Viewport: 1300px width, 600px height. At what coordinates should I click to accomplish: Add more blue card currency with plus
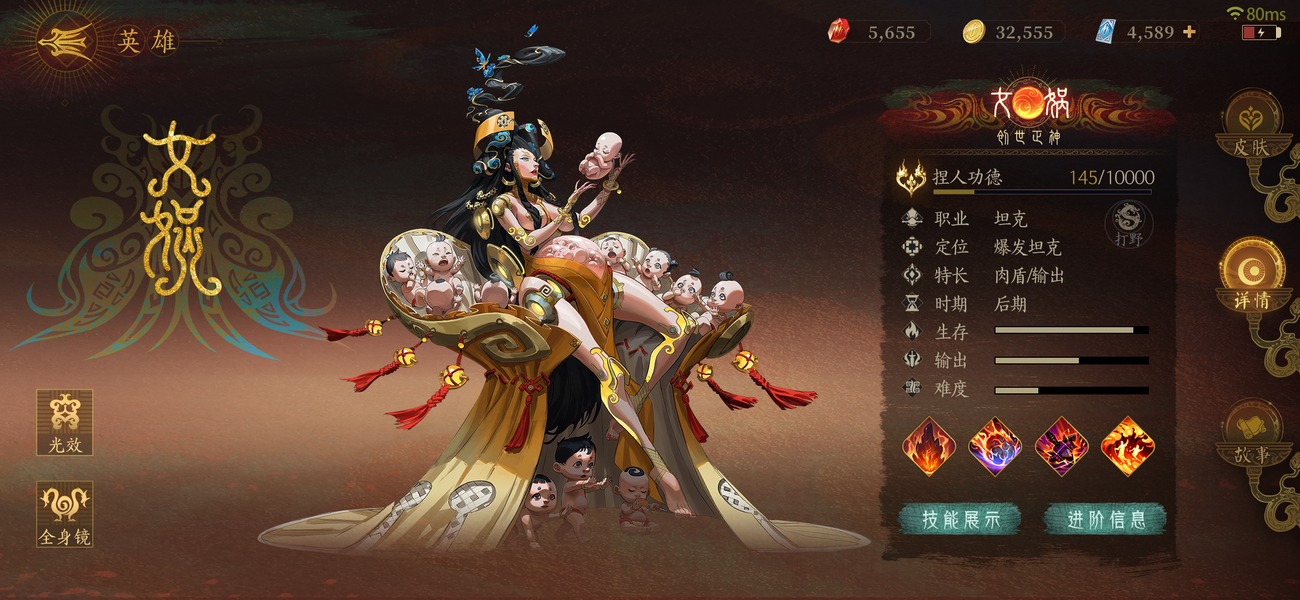click(x=1189, y=32)
